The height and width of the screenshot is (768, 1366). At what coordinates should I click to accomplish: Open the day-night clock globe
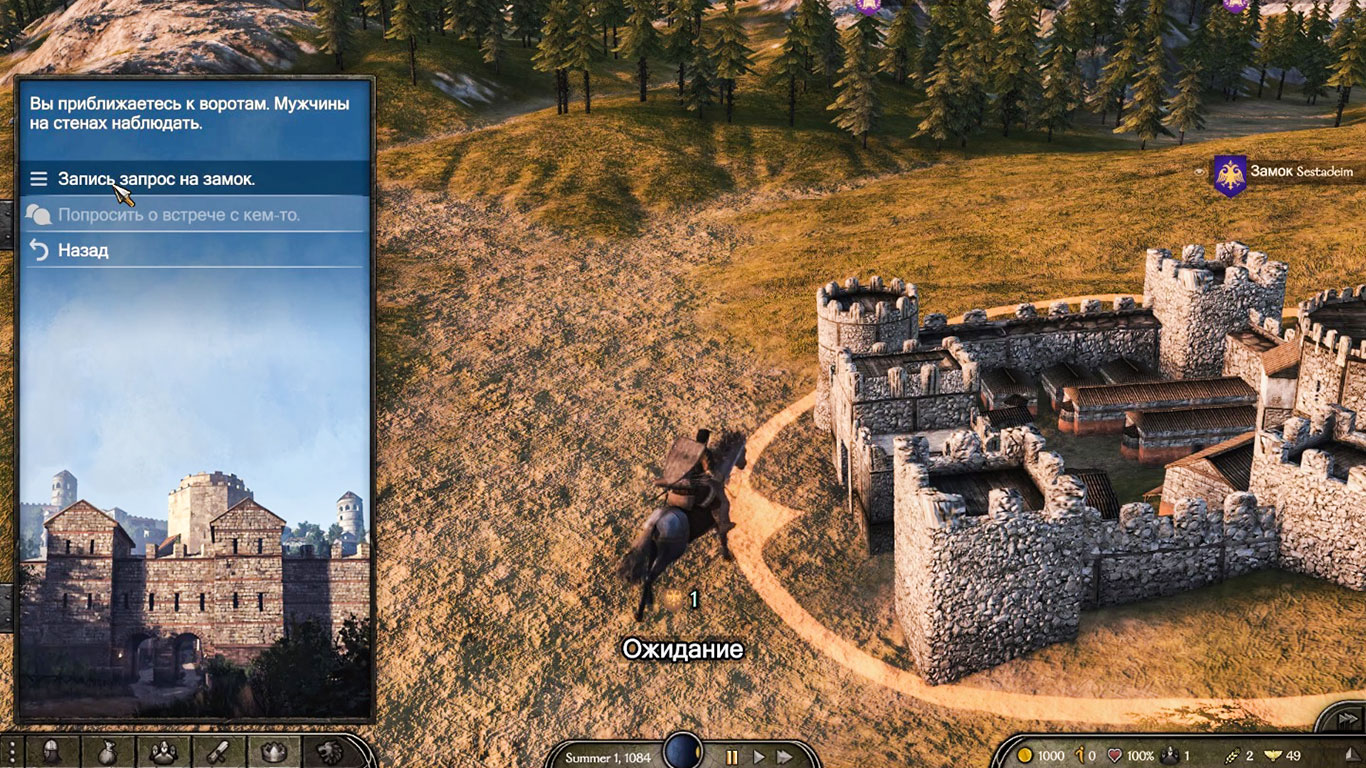click(x=683, y=752)
